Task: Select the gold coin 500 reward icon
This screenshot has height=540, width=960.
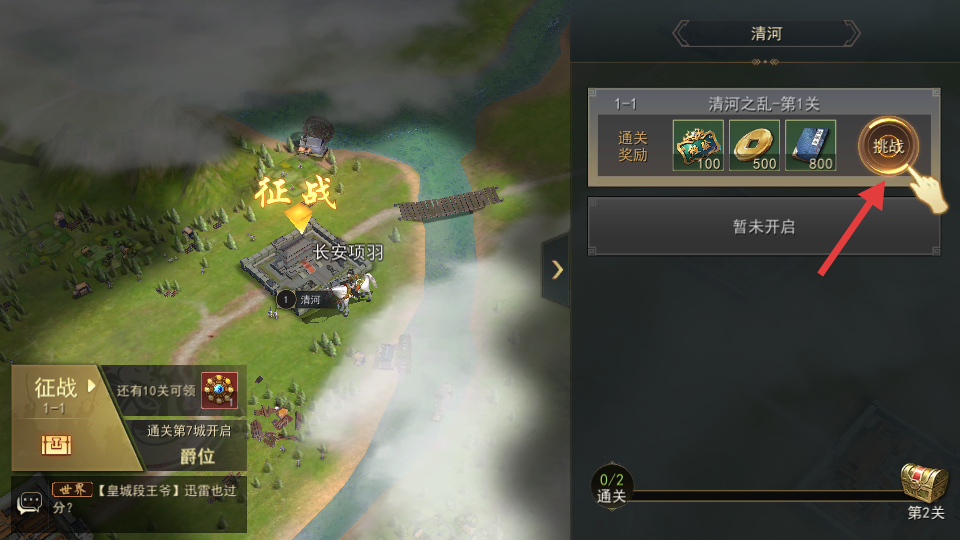Action: point(754,145)
